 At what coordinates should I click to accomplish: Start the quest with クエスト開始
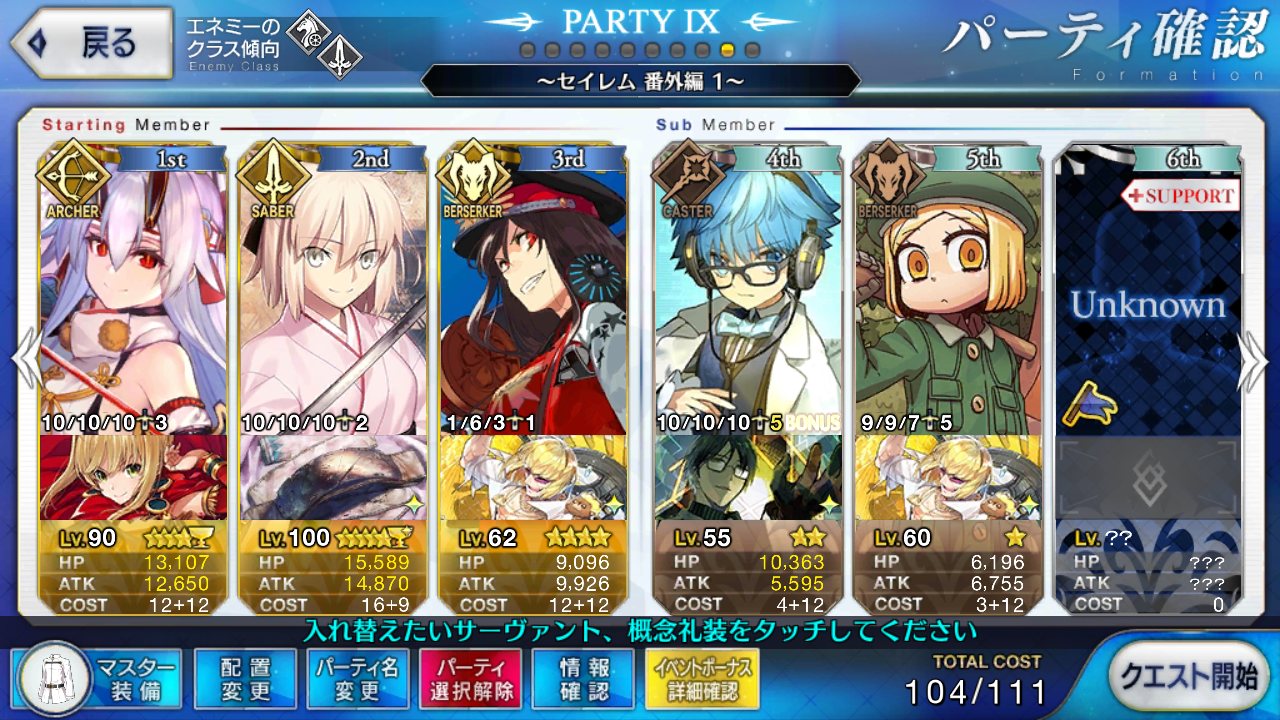coord(1188,676)
